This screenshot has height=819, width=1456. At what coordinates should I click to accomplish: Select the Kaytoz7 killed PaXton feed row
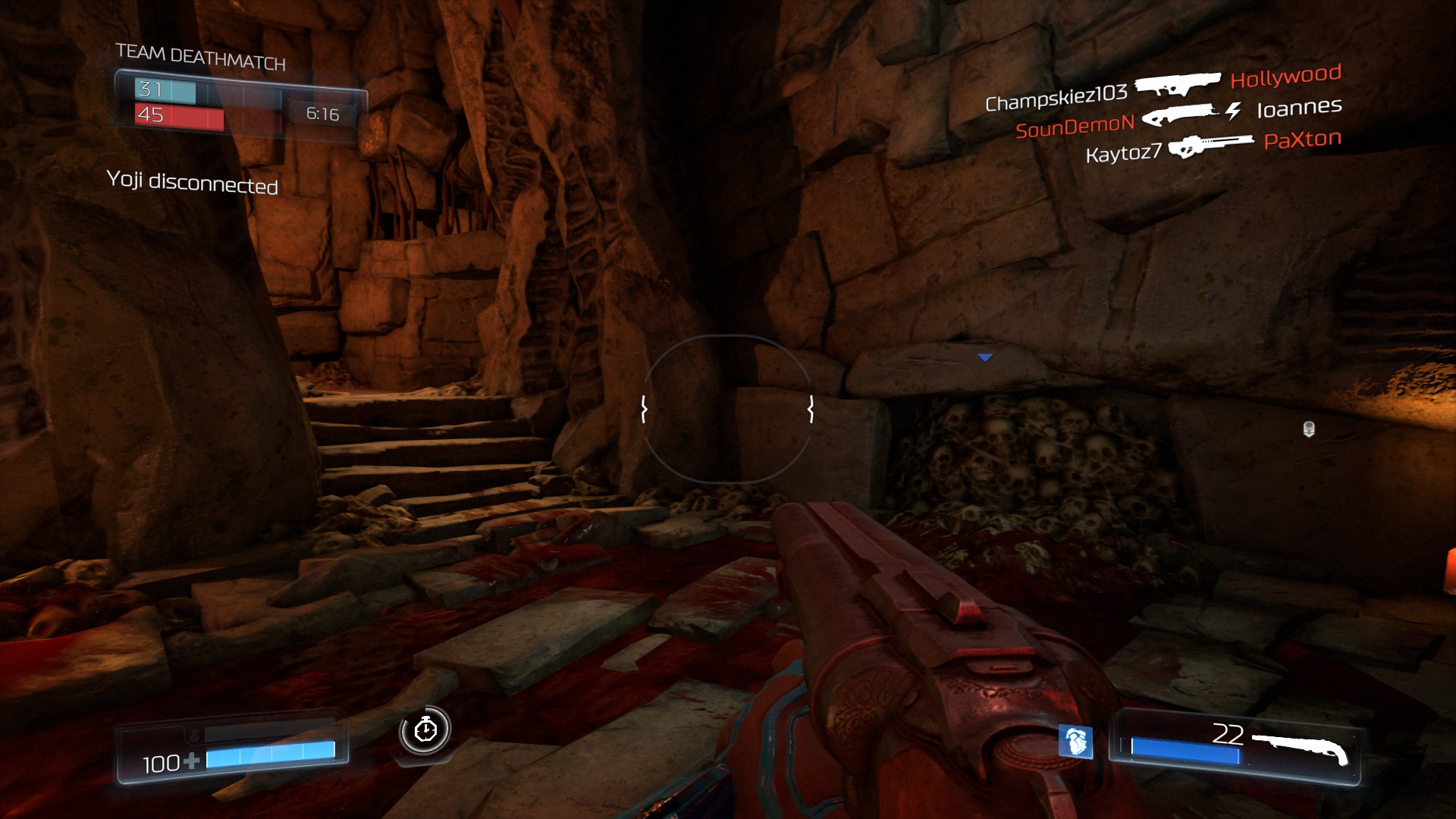(1213, 146)
